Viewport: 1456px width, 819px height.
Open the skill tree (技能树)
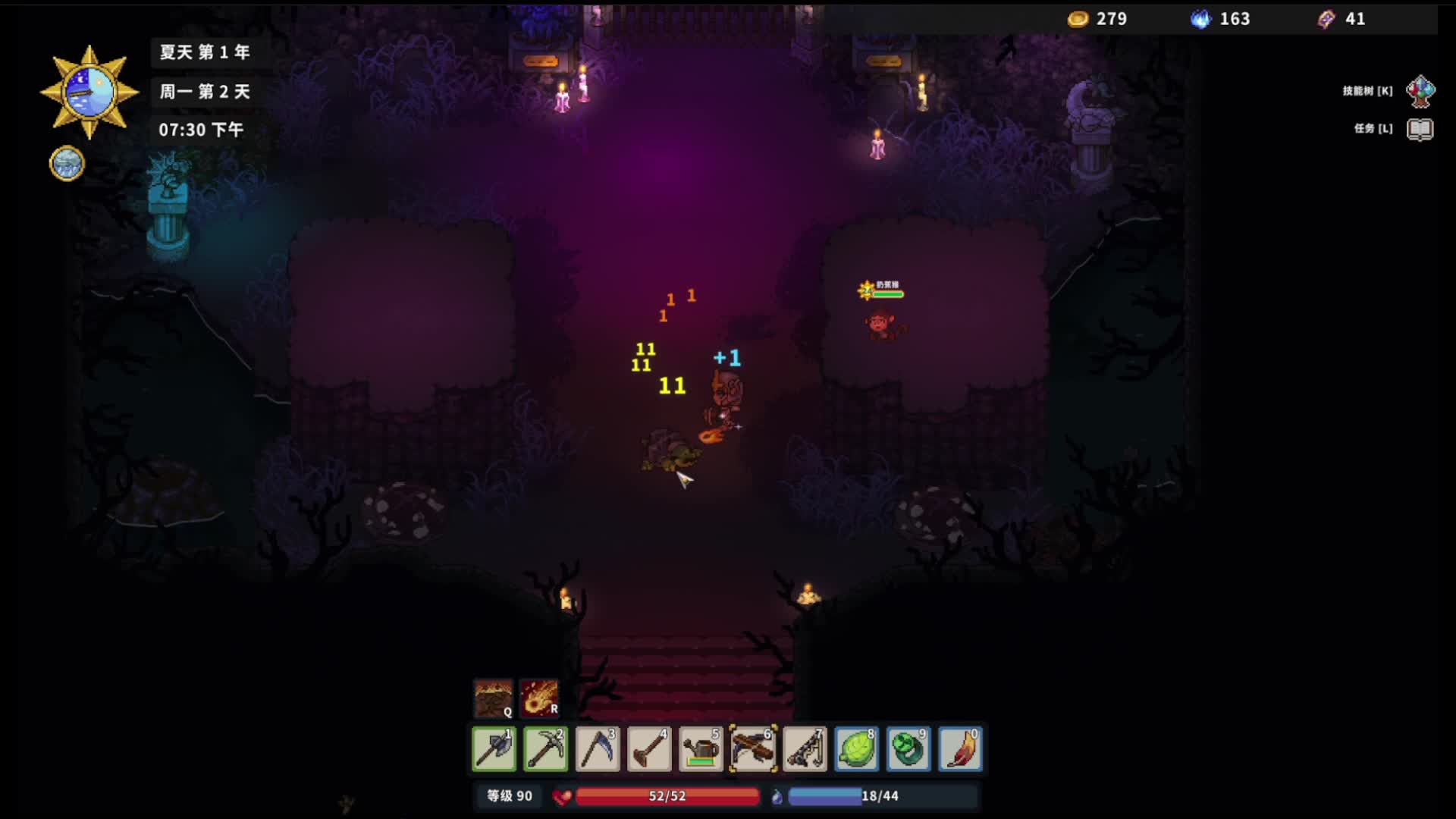pos(1420,91)
